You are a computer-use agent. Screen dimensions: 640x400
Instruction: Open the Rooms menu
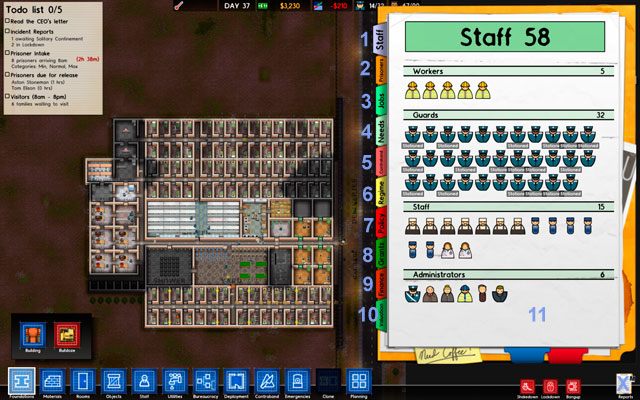click(83, 381)
